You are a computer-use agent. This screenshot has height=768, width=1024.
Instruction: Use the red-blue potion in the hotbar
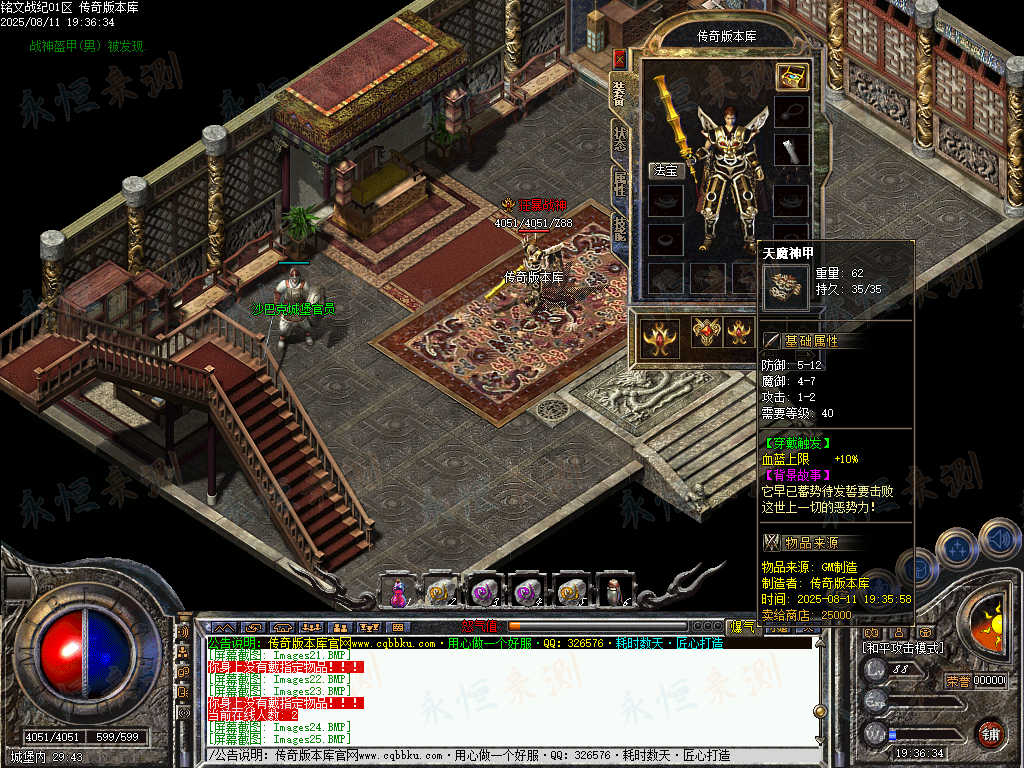[397, 592]
